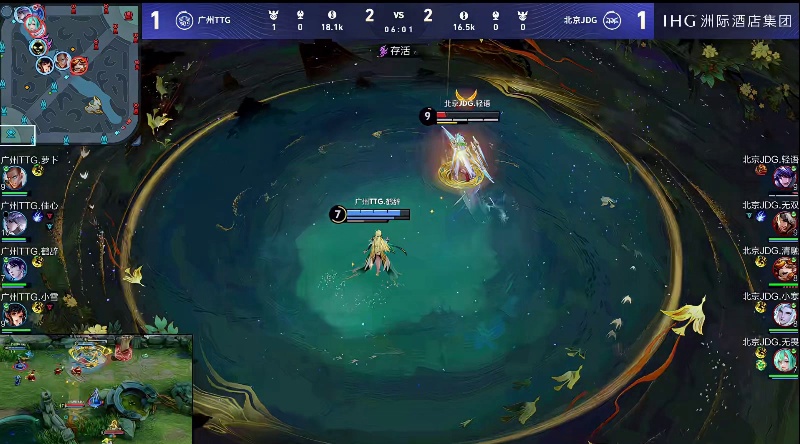
Task: Select player 北京JDG.轻语 portrait
Action: click(785, 178)
